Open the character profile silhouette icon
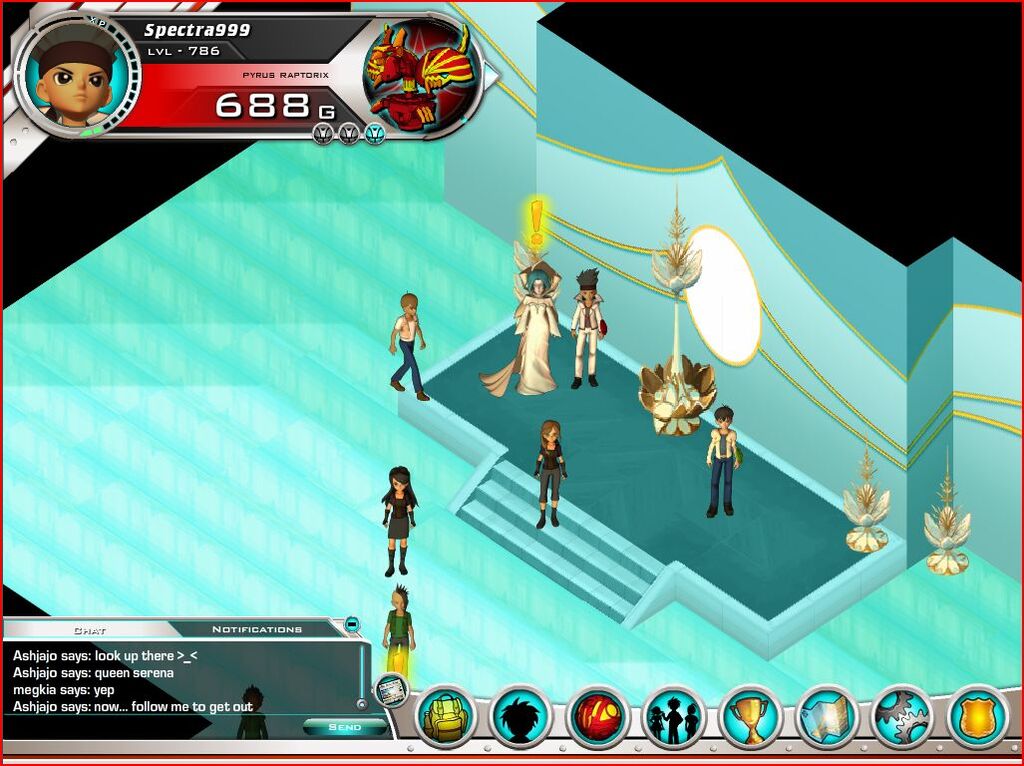Viewport: 1024px width, 766px height. (521, 716)
